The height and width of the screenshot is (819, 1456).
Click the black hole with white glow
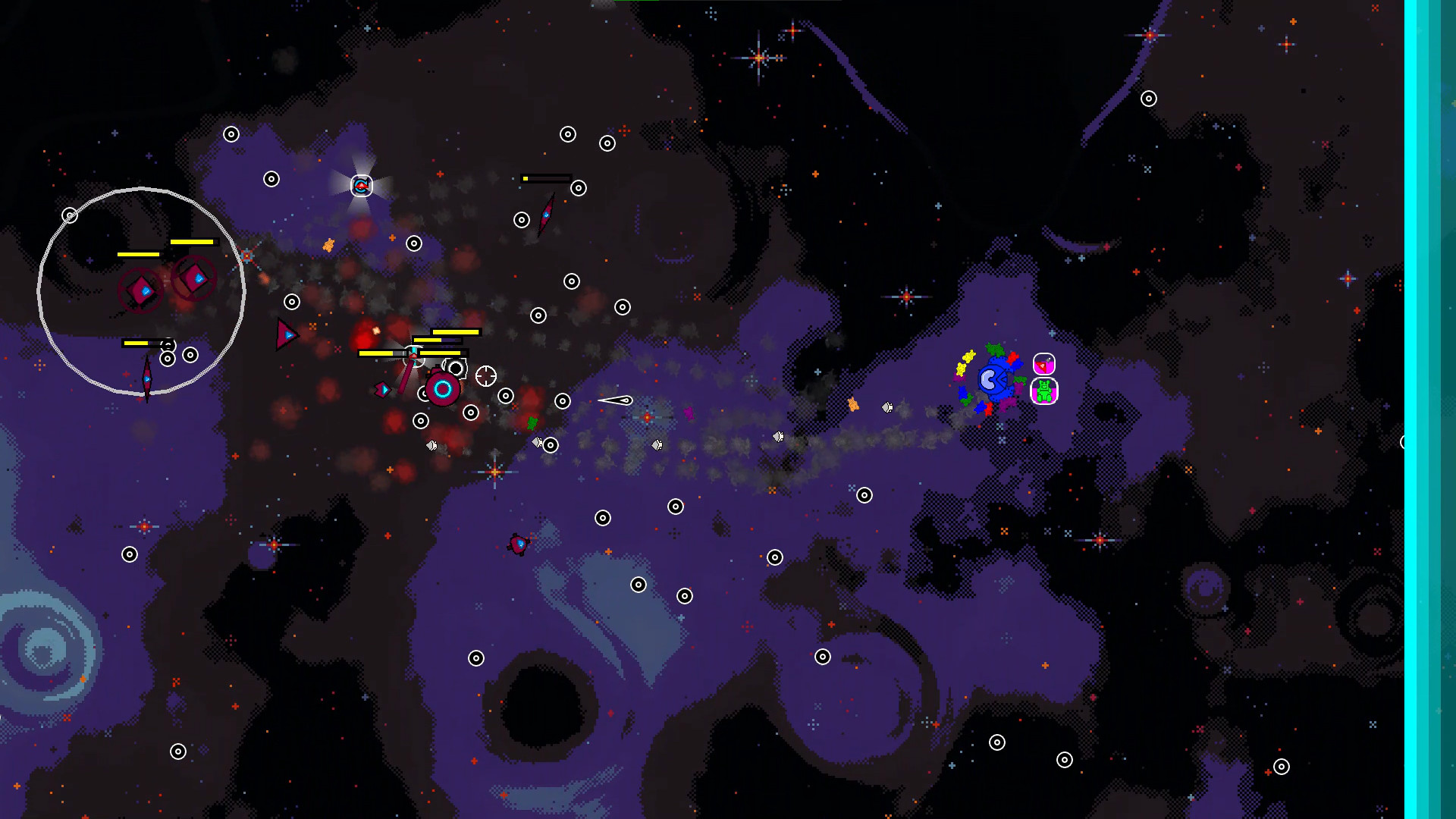pyautogui.click(x=456, y=369)
